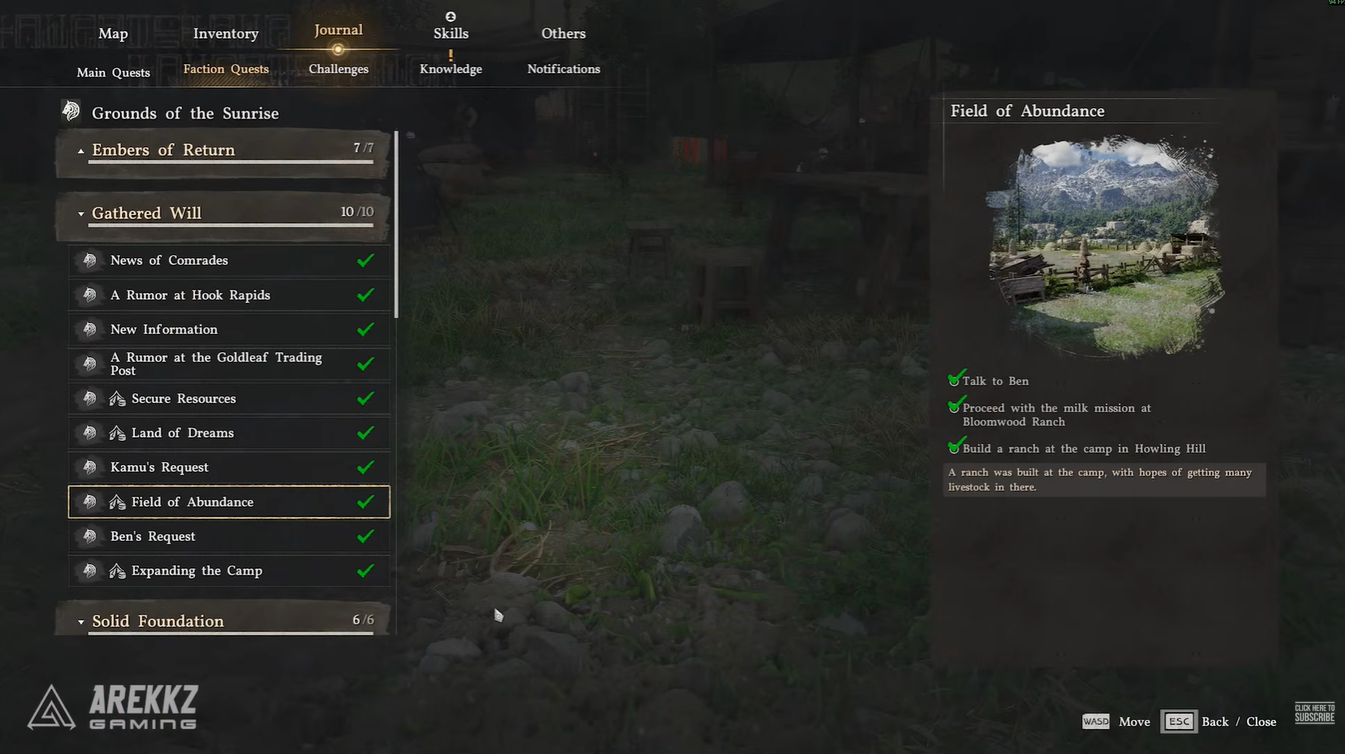View the Notifications sub-tab

point(563,69)
